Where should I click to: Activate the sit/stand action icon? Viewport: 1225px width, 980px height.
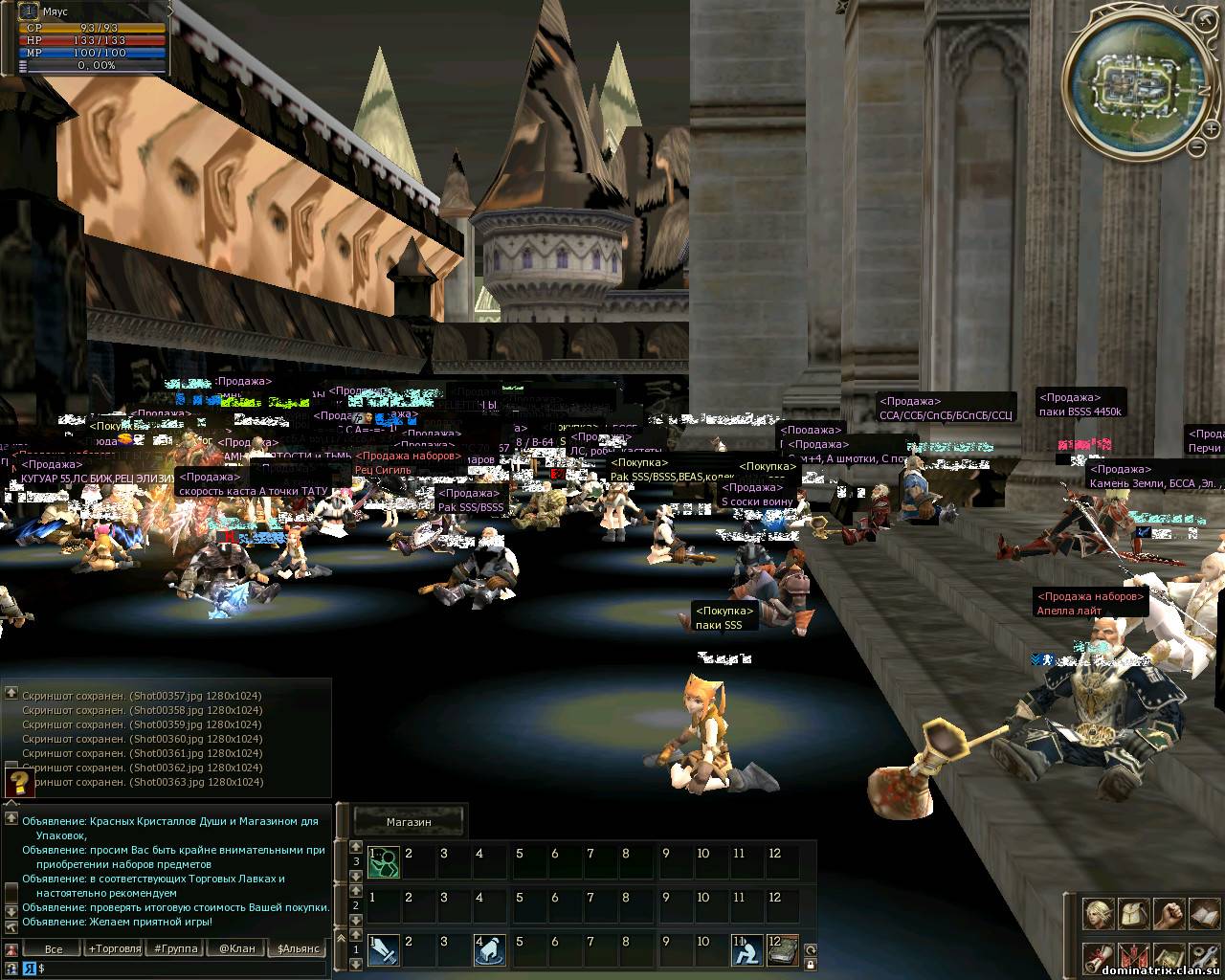(x=747, y=949)
